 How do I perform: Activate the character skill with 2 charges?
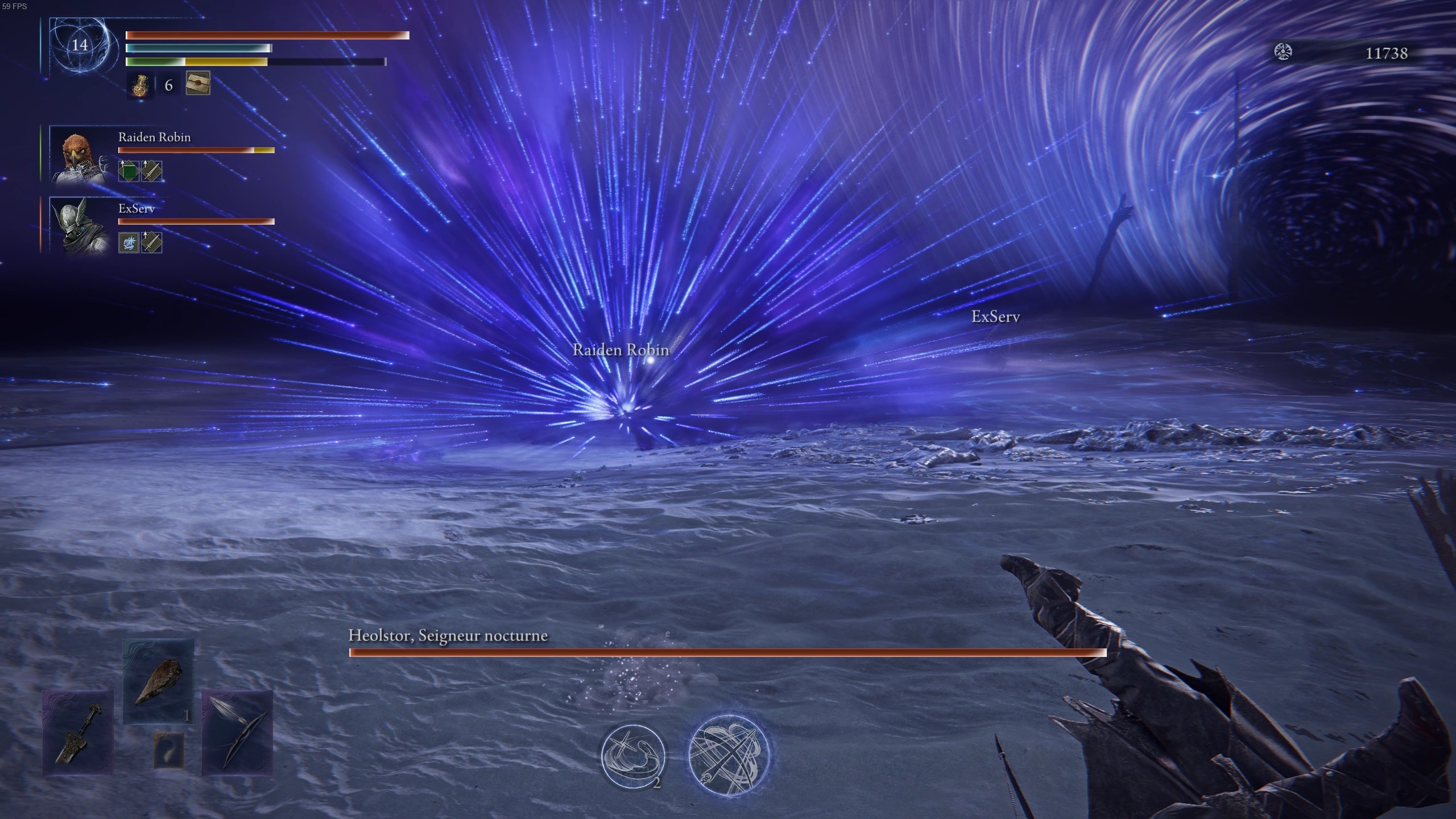coord(633,756)
